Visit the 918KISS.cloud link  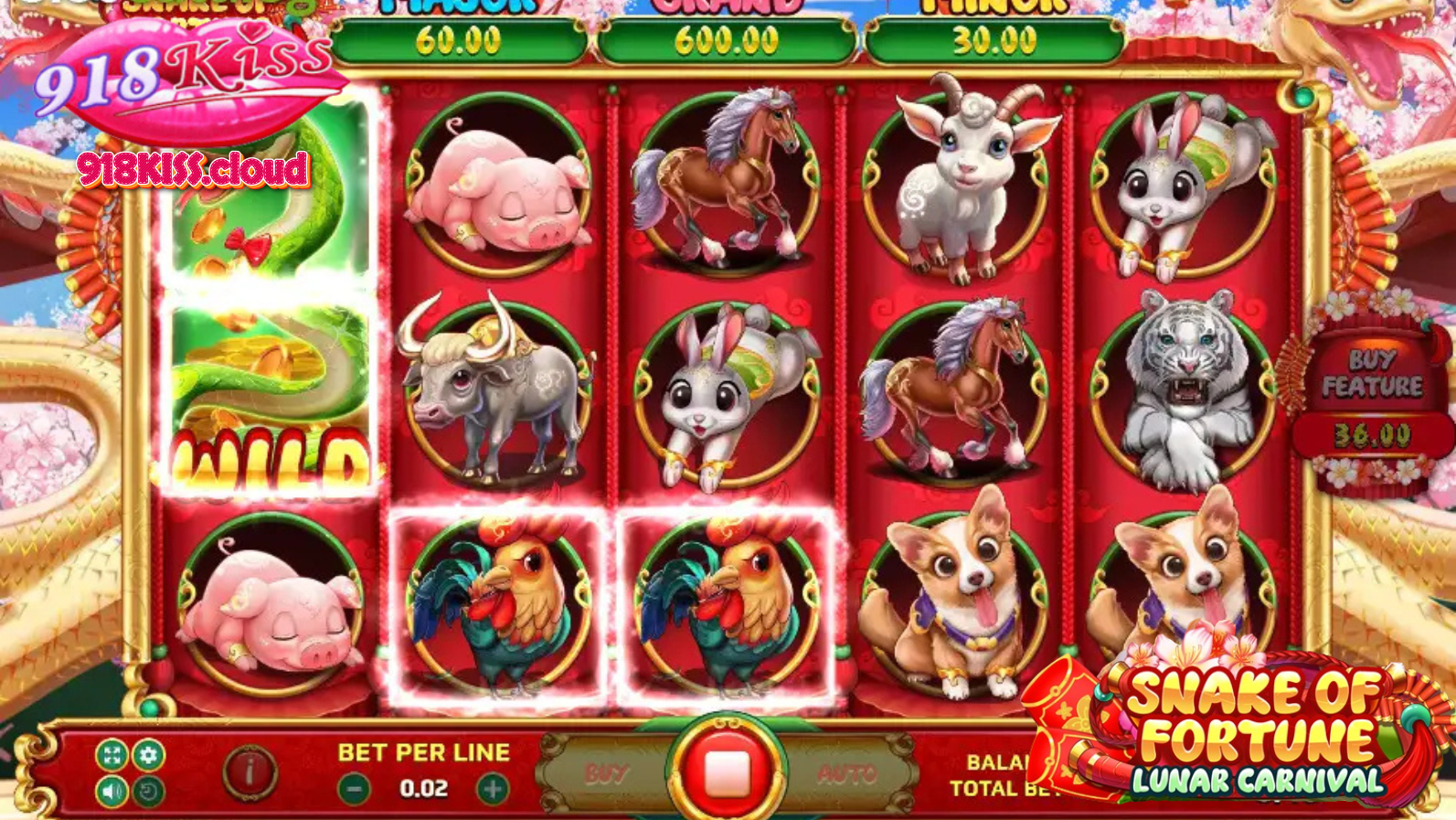point(192,167)
